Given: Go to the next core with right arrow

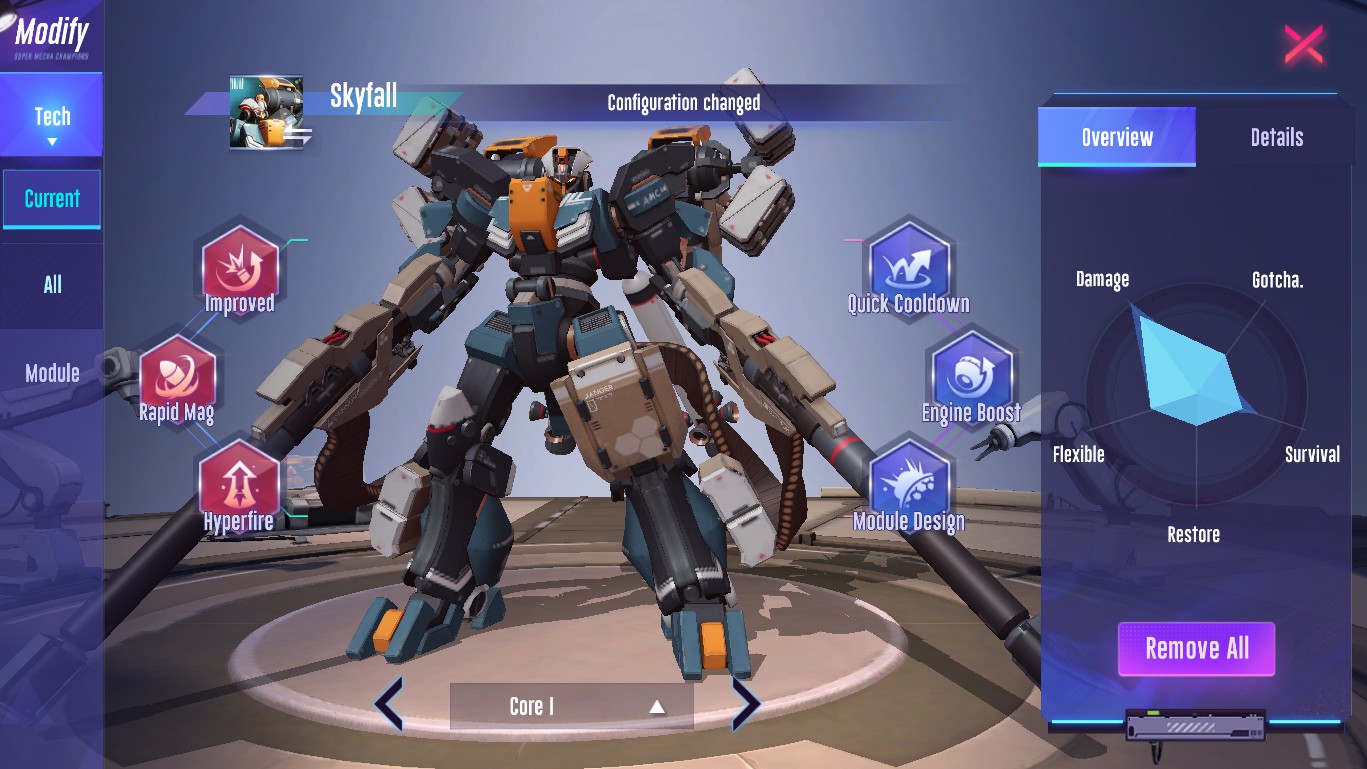Looking at the screenshot, I should 746,704.
